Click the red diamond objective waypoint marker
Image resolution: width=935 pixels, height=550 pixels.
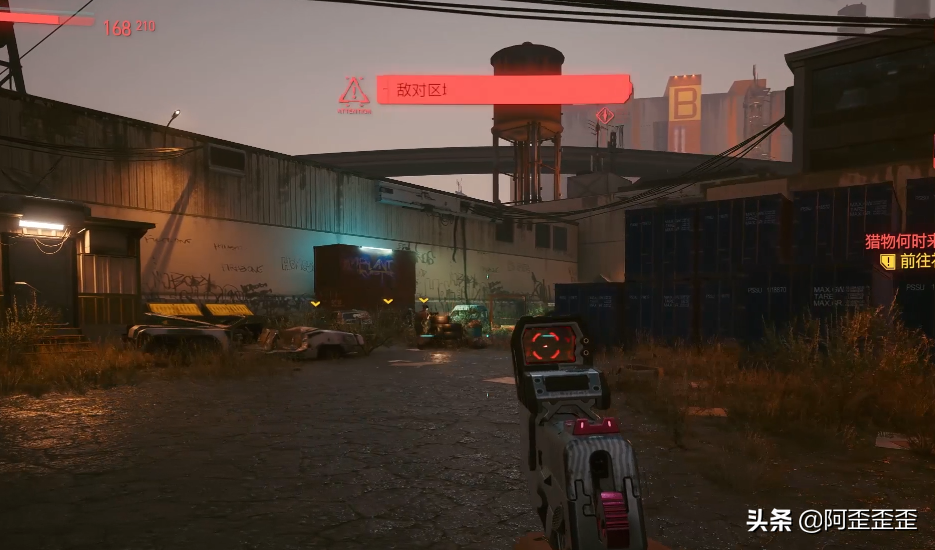604,116
